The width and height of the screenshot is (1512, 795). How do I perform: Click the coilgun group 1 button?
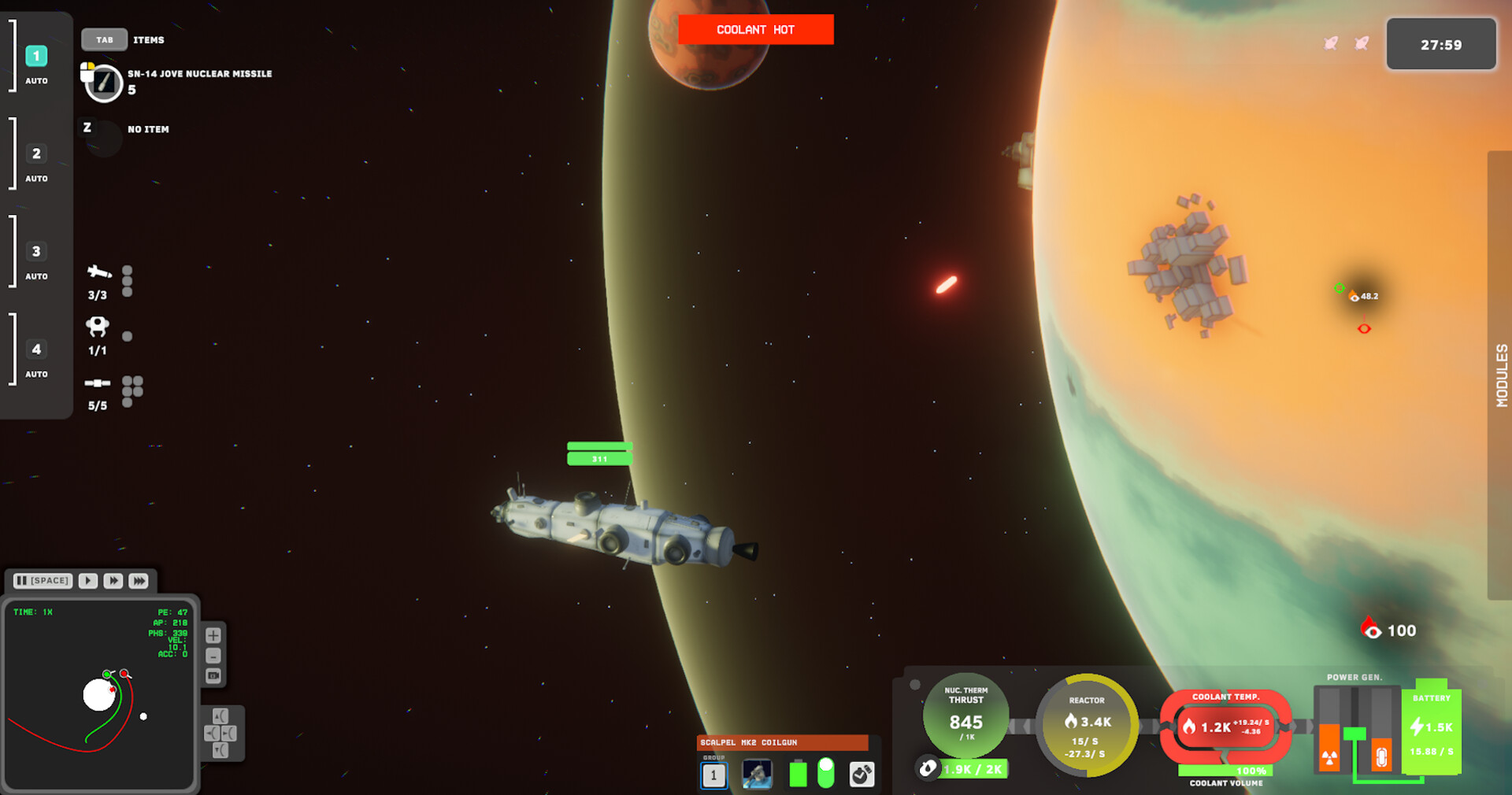click(713, 775)
